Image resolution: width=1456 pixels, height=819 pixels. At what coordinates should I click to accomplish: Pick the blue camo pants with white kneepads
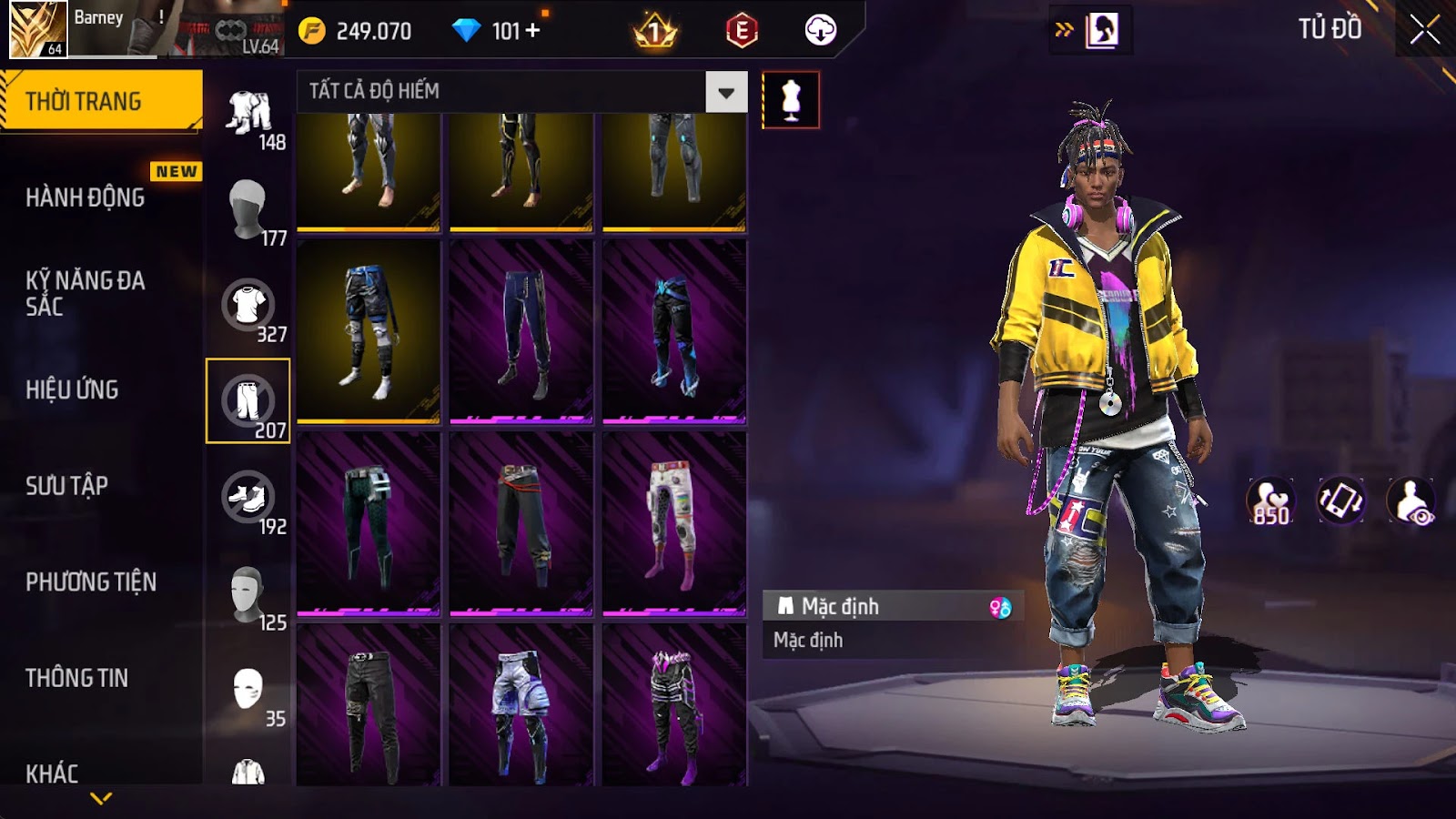click(x=369, y=331)
